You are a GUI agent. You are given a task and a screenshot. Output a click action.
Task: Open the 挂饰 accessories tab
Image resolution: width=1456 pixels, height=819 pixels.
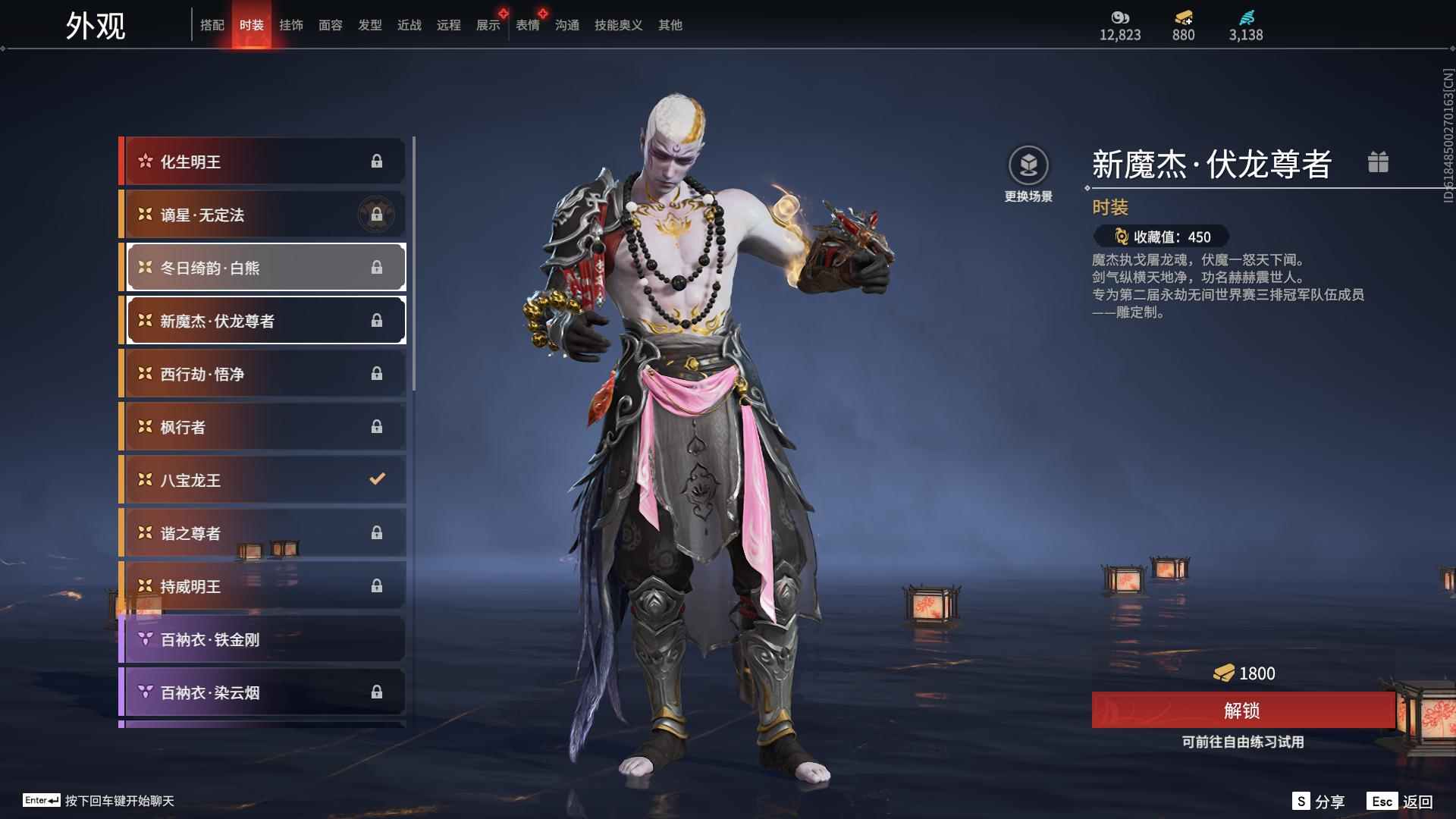click(291, 25)
